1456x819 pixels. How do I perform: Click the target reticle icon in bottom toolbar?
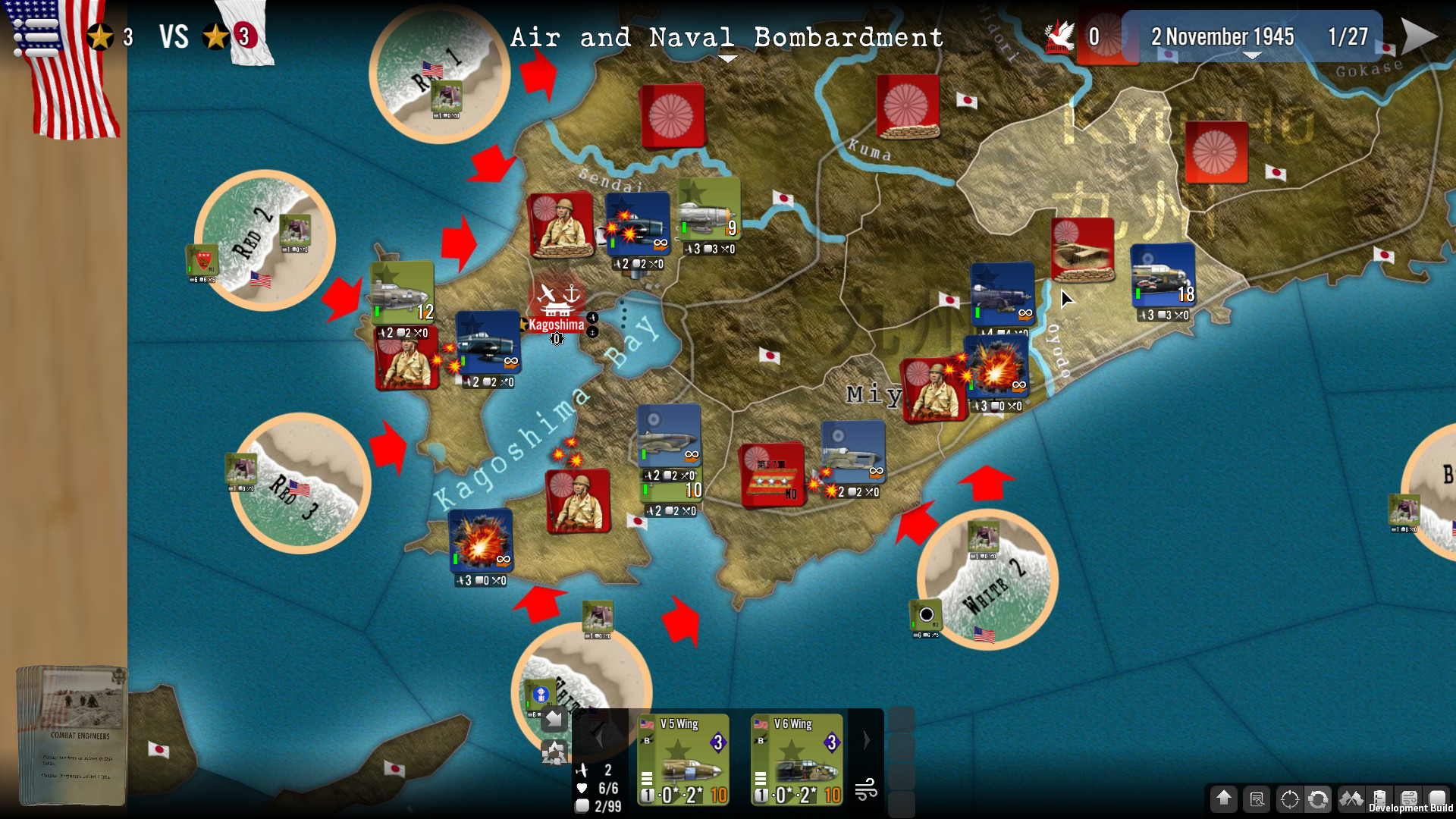(1289, 800)
